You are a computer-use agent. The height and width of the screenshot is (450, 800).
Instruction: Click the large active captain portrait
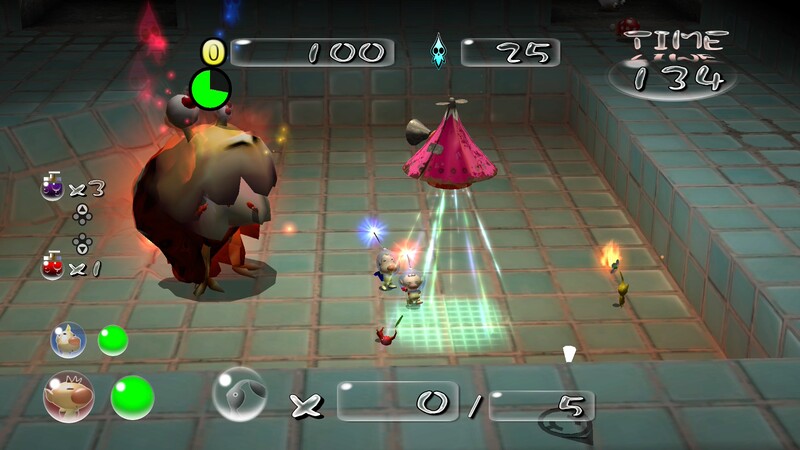69,397
